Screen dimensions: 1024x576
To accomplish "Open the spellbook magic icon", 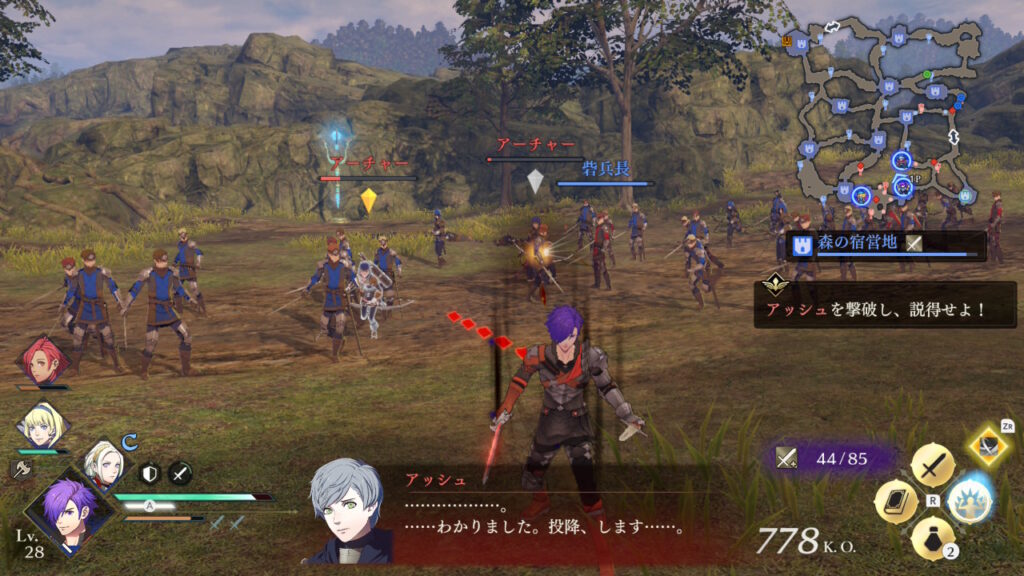I will [896, 502].
